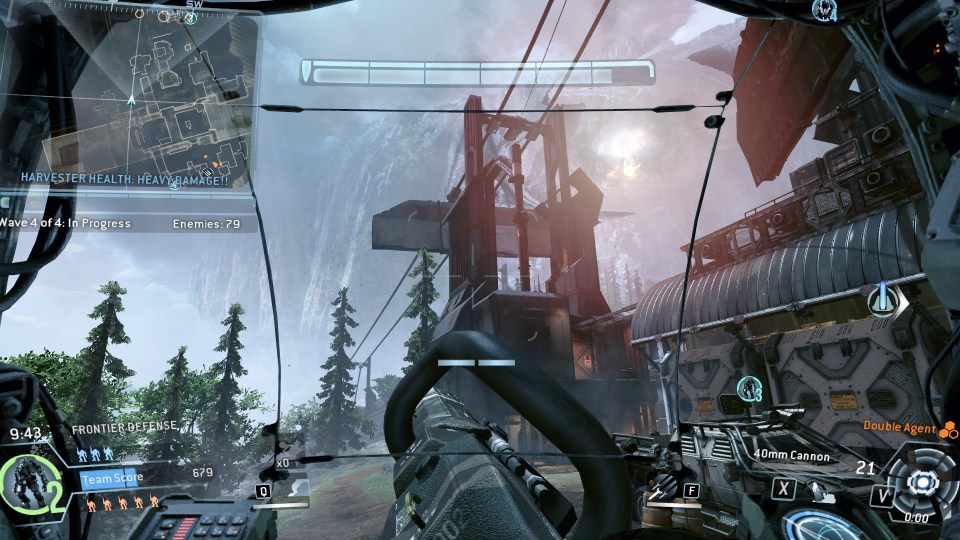Screen dimensions: 960x540
Task: Select the harvester shield objective marker
Action: pos(884,299)
